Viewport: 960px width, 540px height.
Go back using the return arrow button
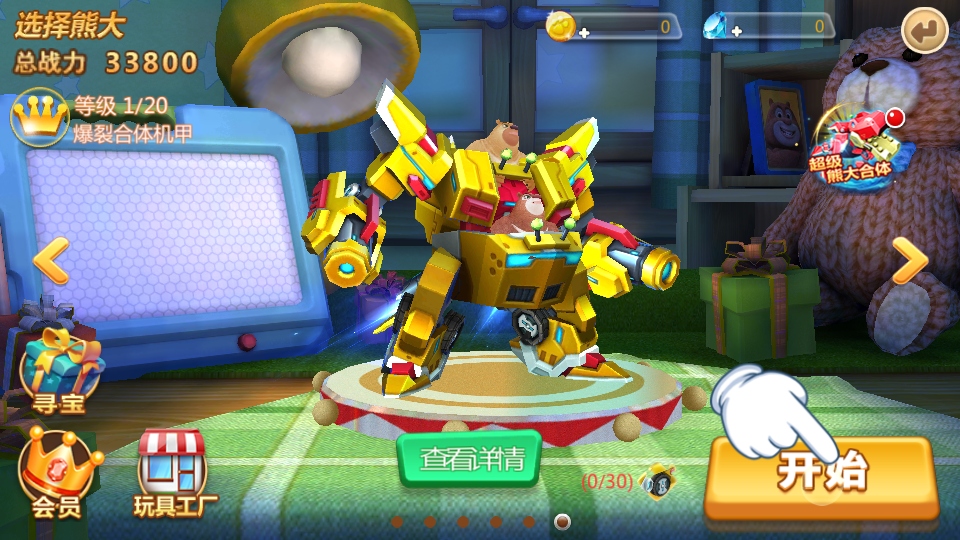coord(924,31)
